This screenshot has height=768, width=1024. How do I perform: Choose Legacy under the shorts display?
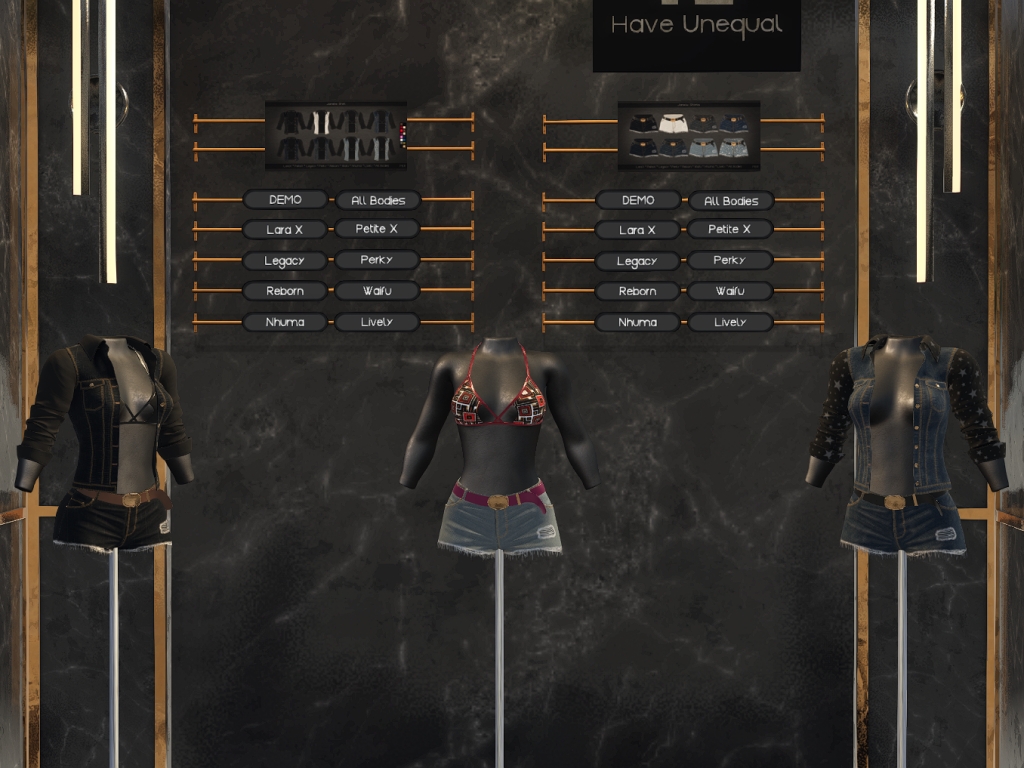[x=638, y=262]
